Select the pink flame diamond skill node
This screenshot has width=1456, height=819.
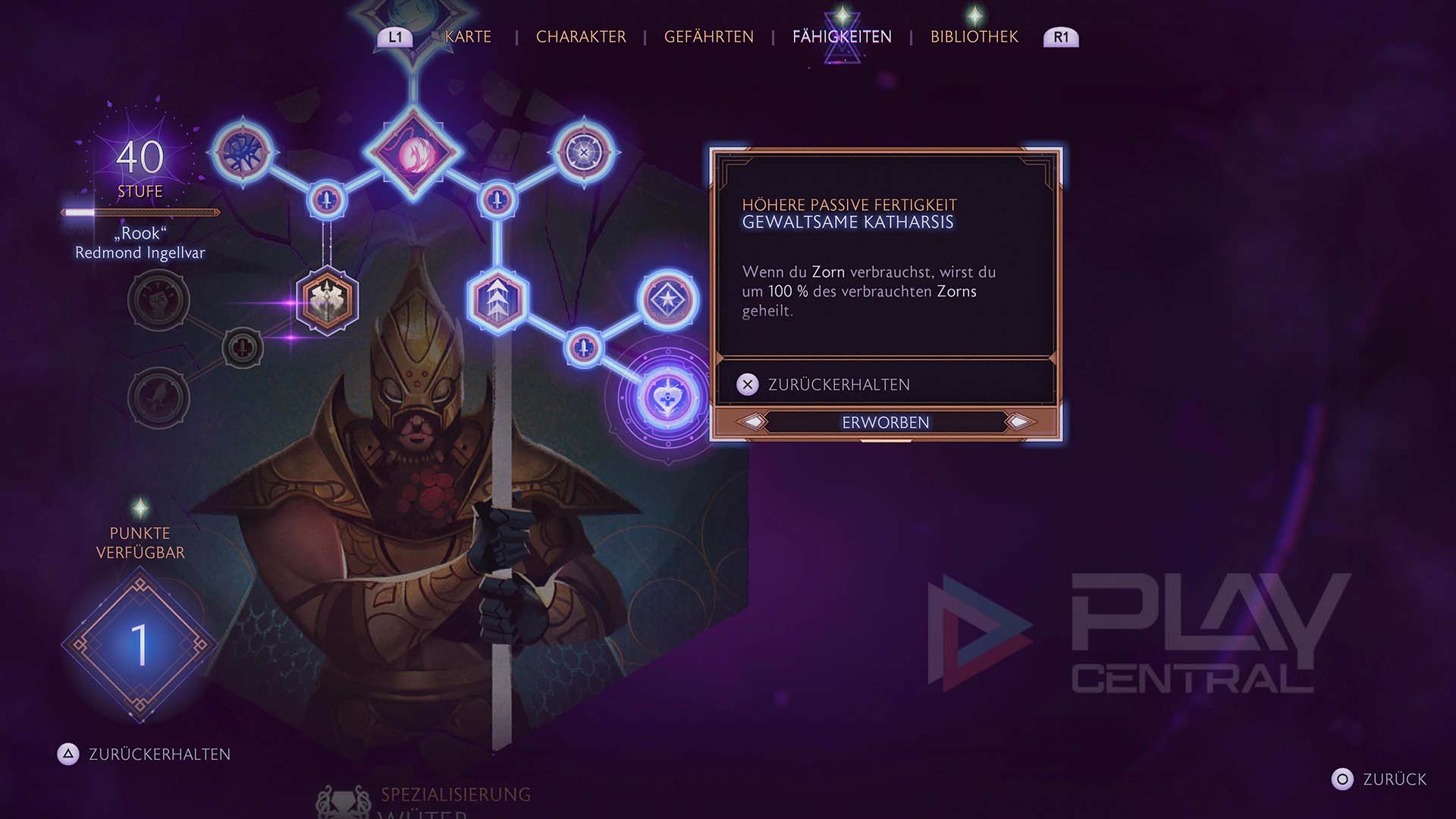point(413,152)
